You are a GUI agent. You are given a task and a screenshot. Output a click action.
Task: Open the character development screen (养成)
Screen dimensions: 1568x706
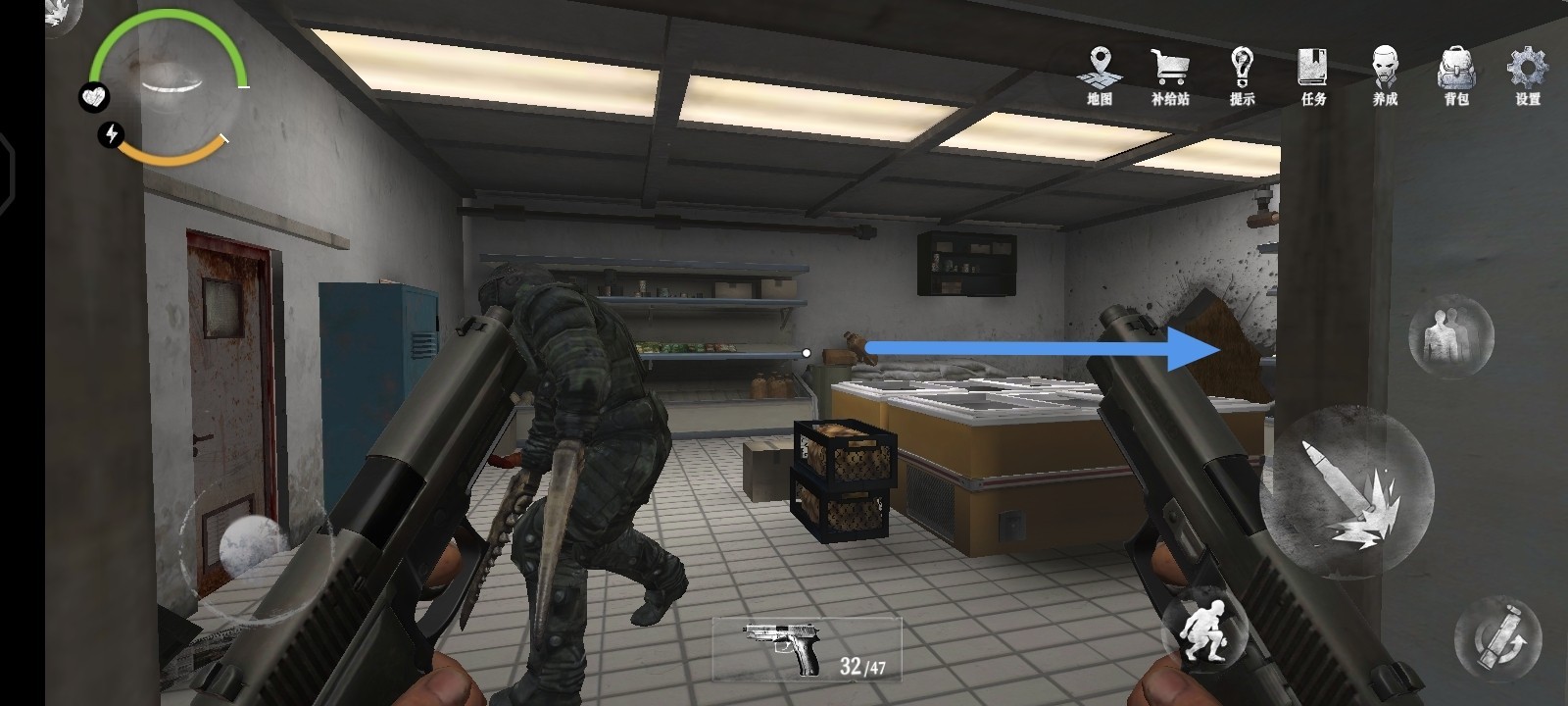[x=1385, y=74]
